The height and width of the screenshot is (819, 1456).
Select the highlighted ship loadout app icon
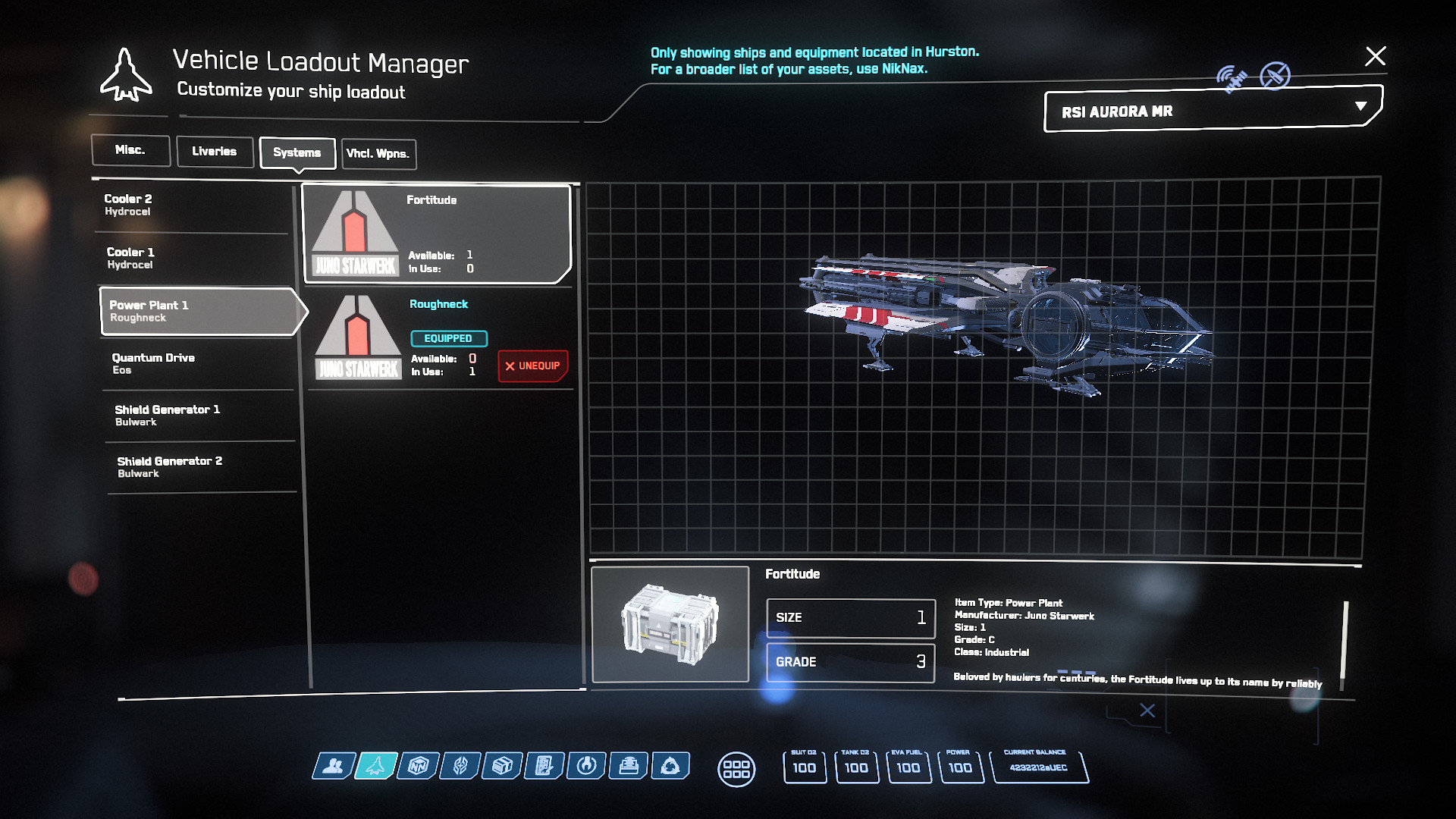377,767
